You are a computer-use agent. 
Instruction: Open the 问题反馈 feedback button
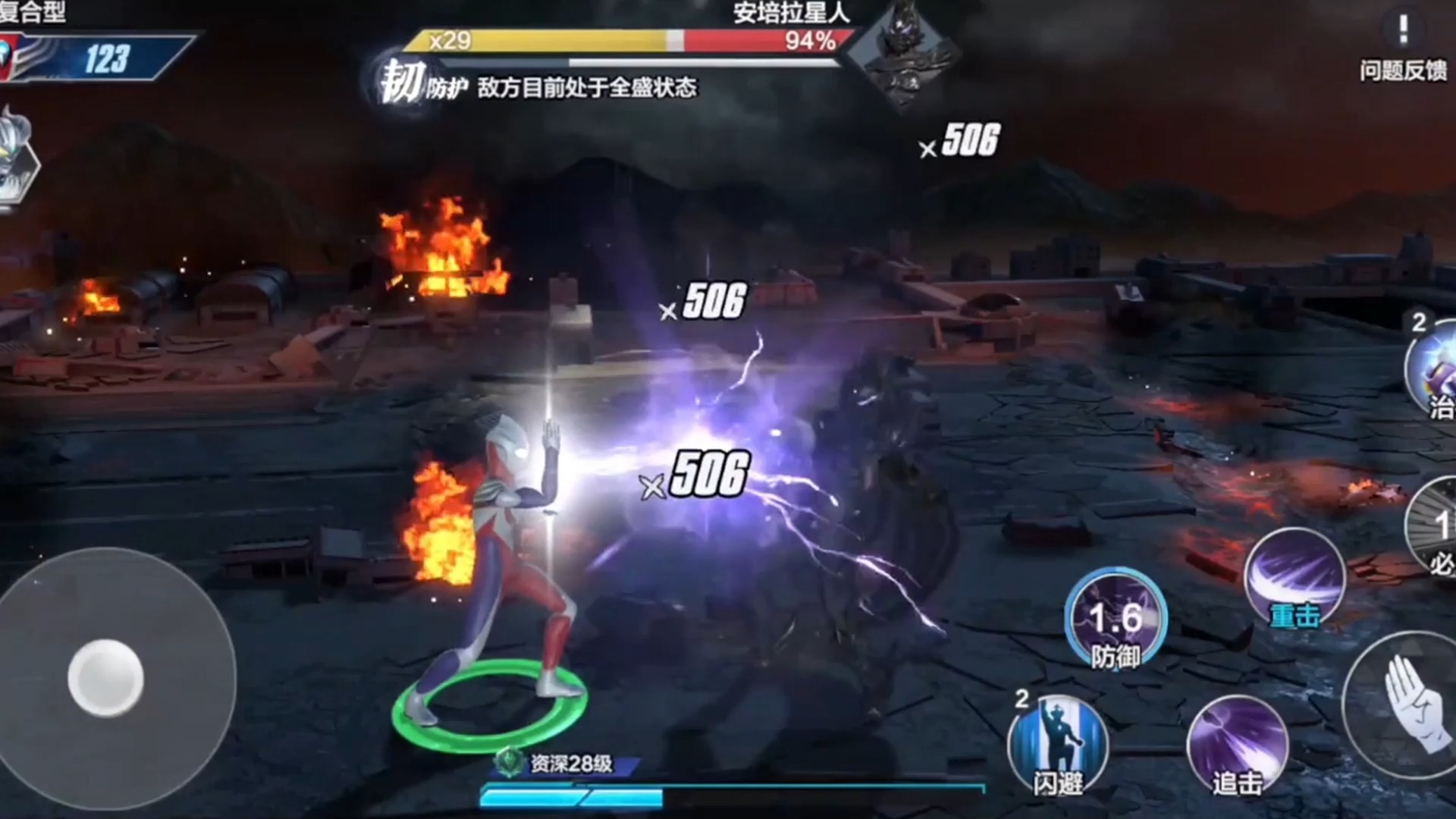[1403, 47]
